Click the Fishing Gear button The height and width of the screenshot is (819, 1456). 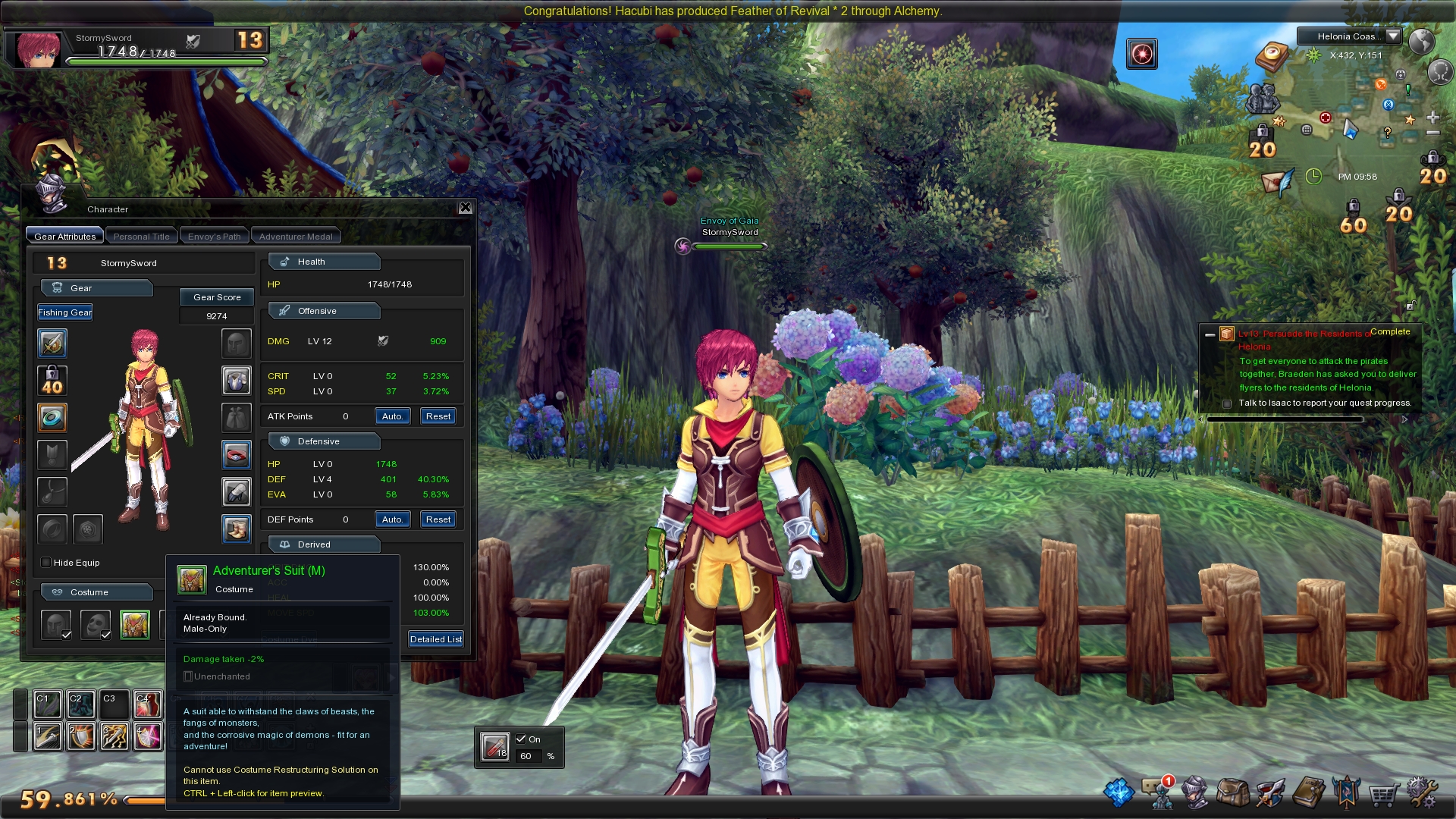tap(65, 312)
